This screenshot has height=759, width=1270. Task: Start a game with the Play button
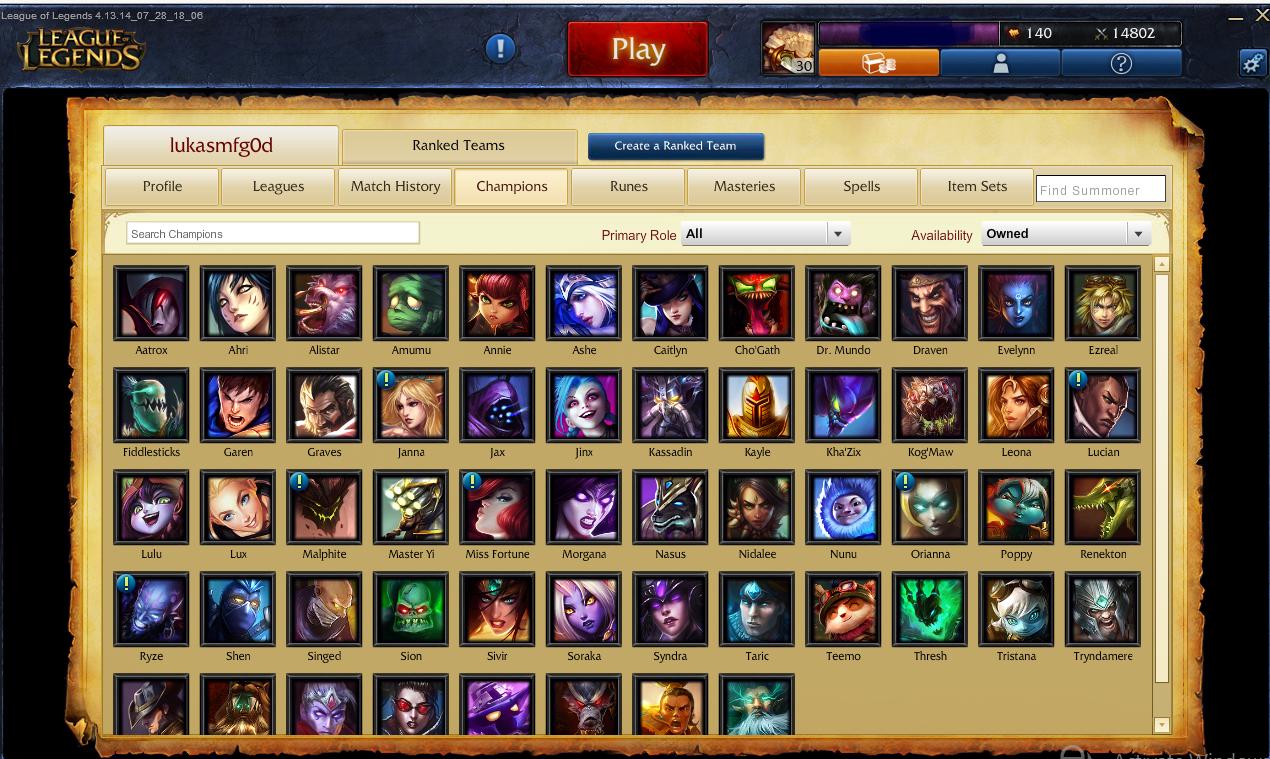tap(637, 49)
